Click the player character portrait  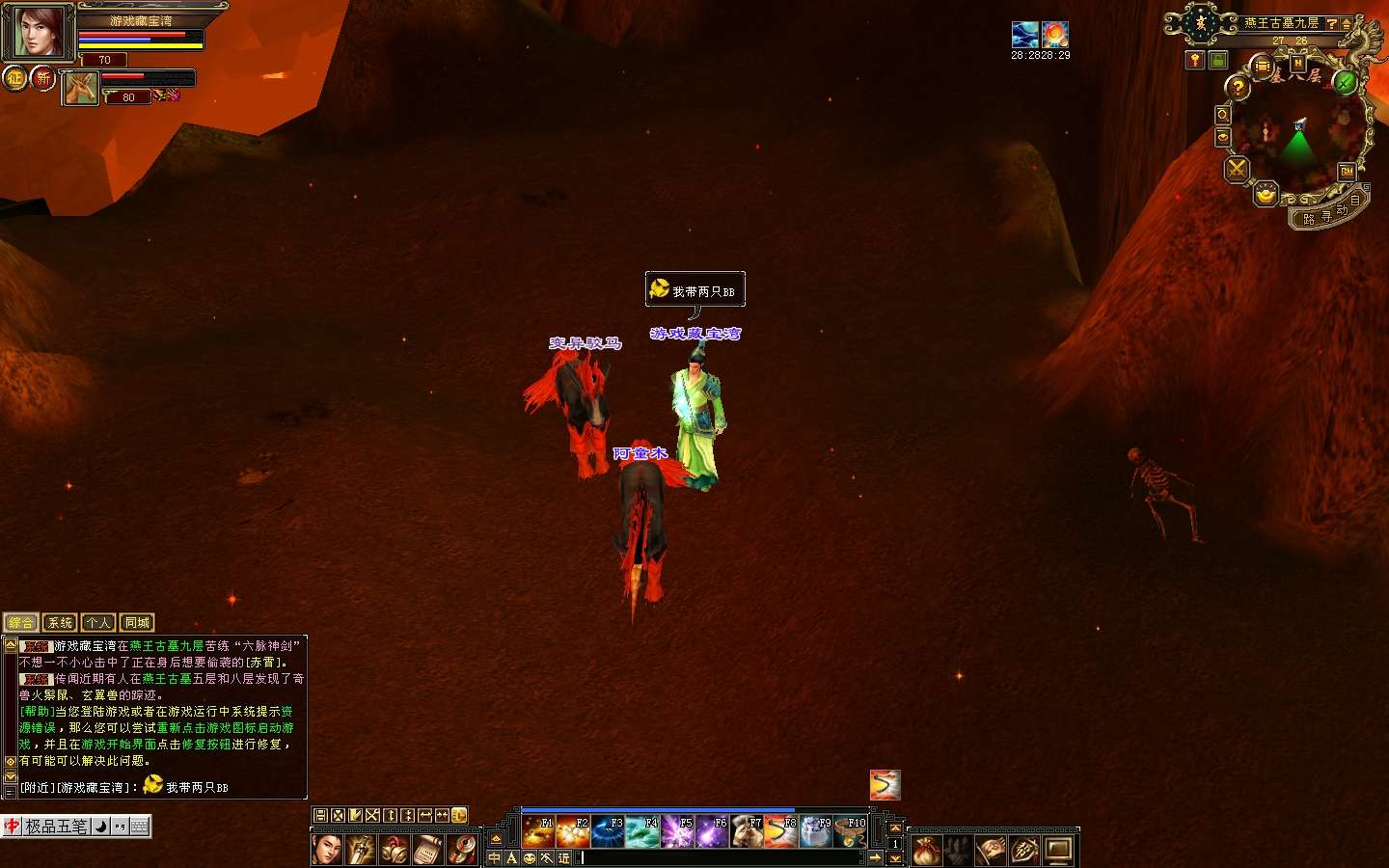[37, 32]
